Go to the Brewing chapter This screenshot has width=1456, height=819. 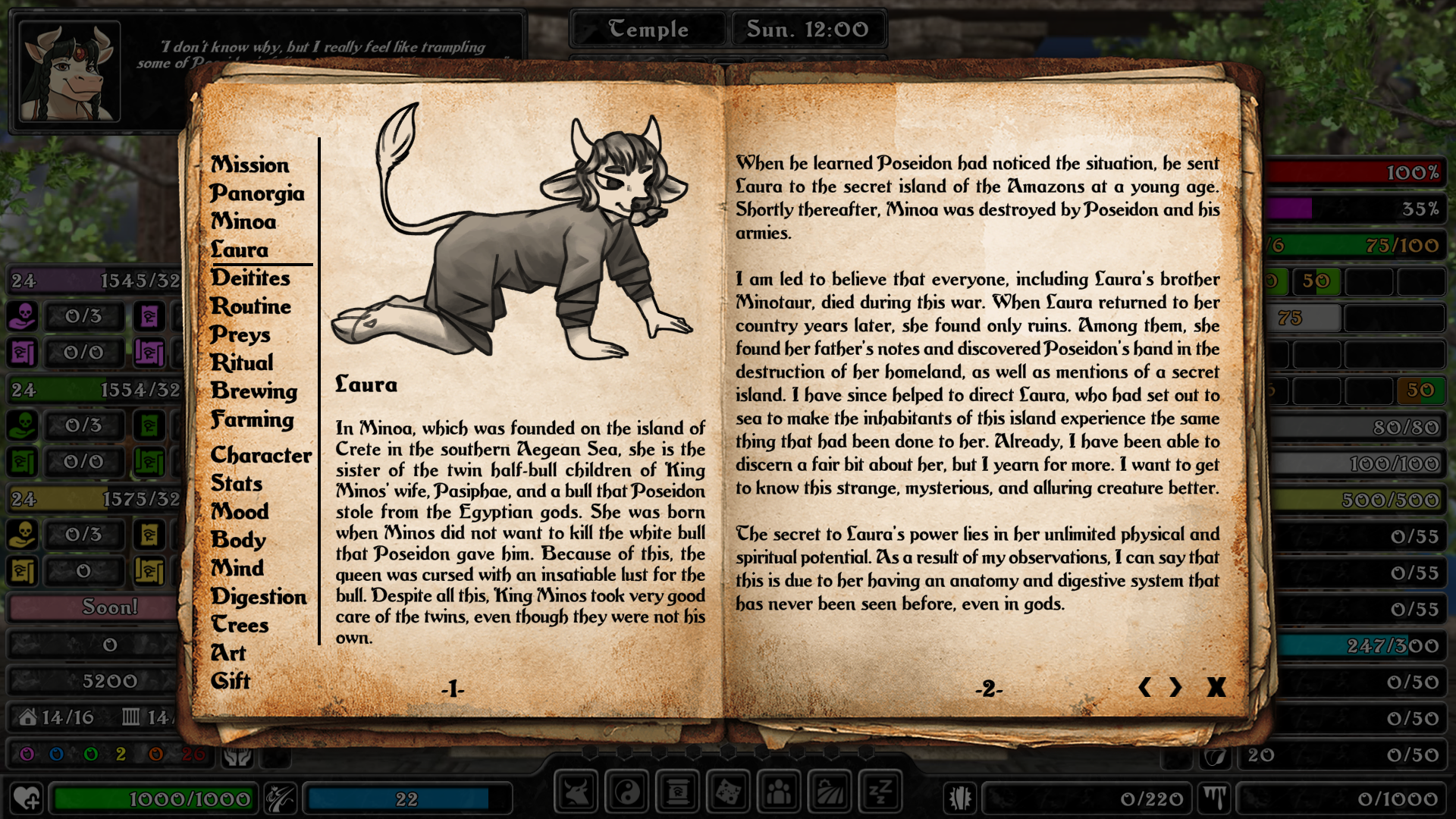(254, 391)
